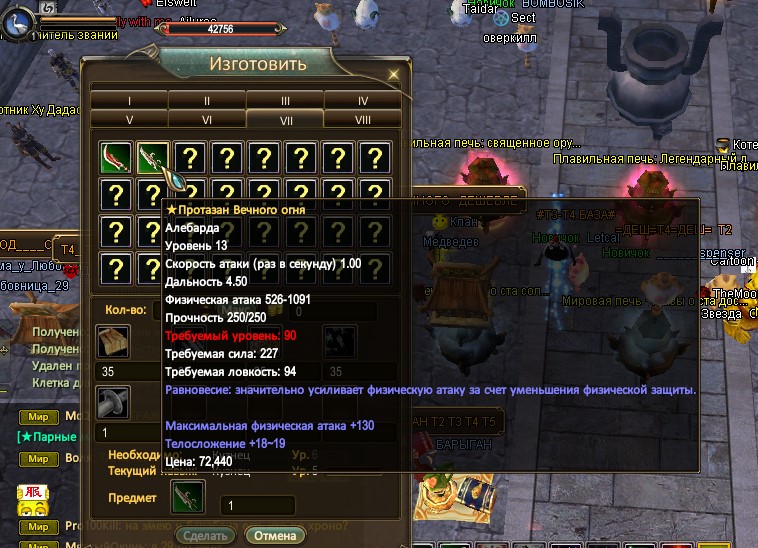This screenshot has width=758, height=548.
Task: Edit the craft quantity field beside Предмет
Action: 257,506
